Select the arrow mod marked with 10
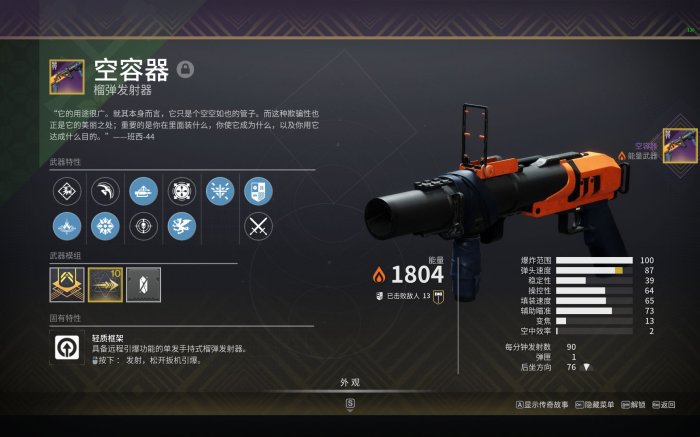The height and width of the screenshot is (437, 700). pos(105,284)
